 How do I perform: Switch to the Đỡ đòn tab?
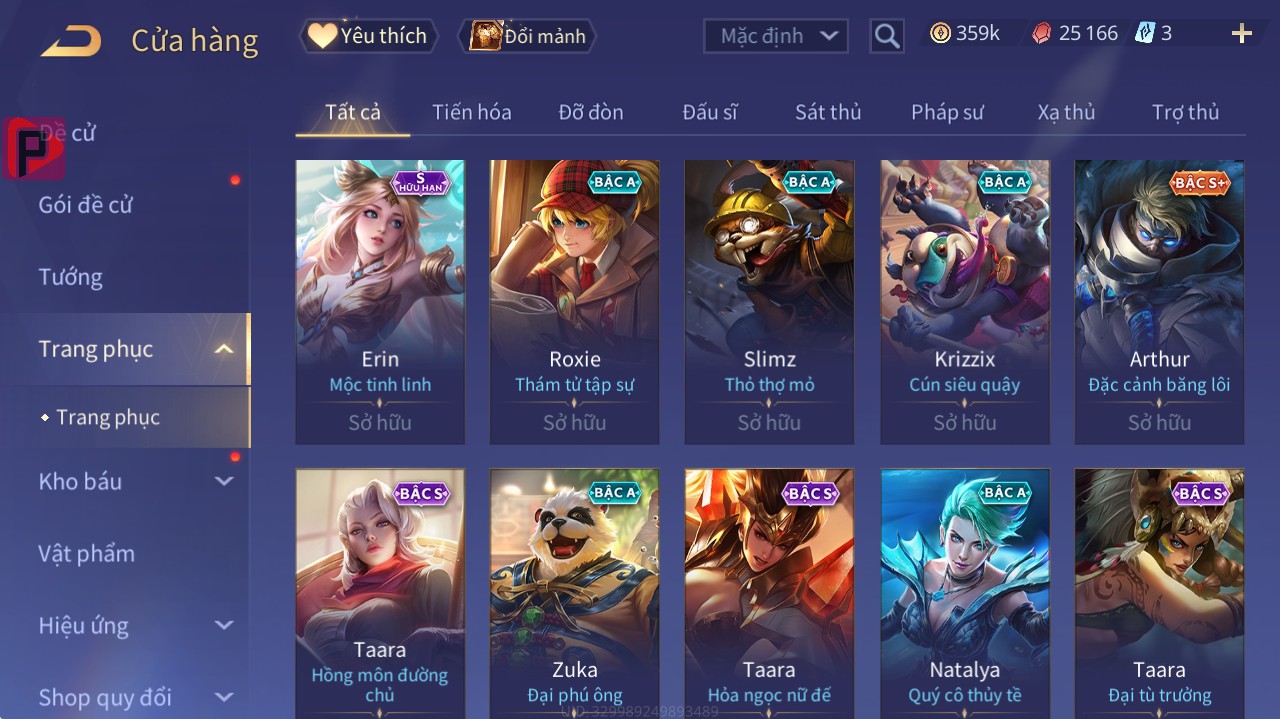click(590, 112)
